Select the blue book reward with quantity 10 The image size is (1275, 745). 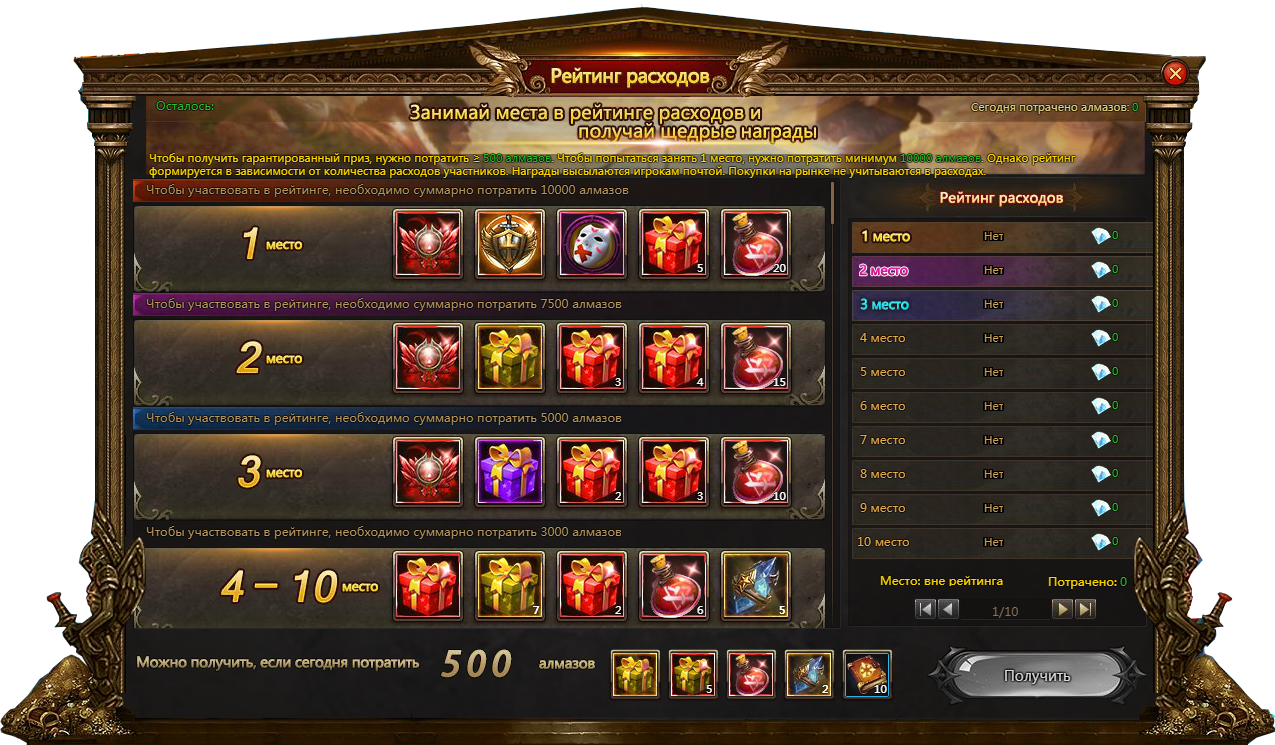click(867, 674)
